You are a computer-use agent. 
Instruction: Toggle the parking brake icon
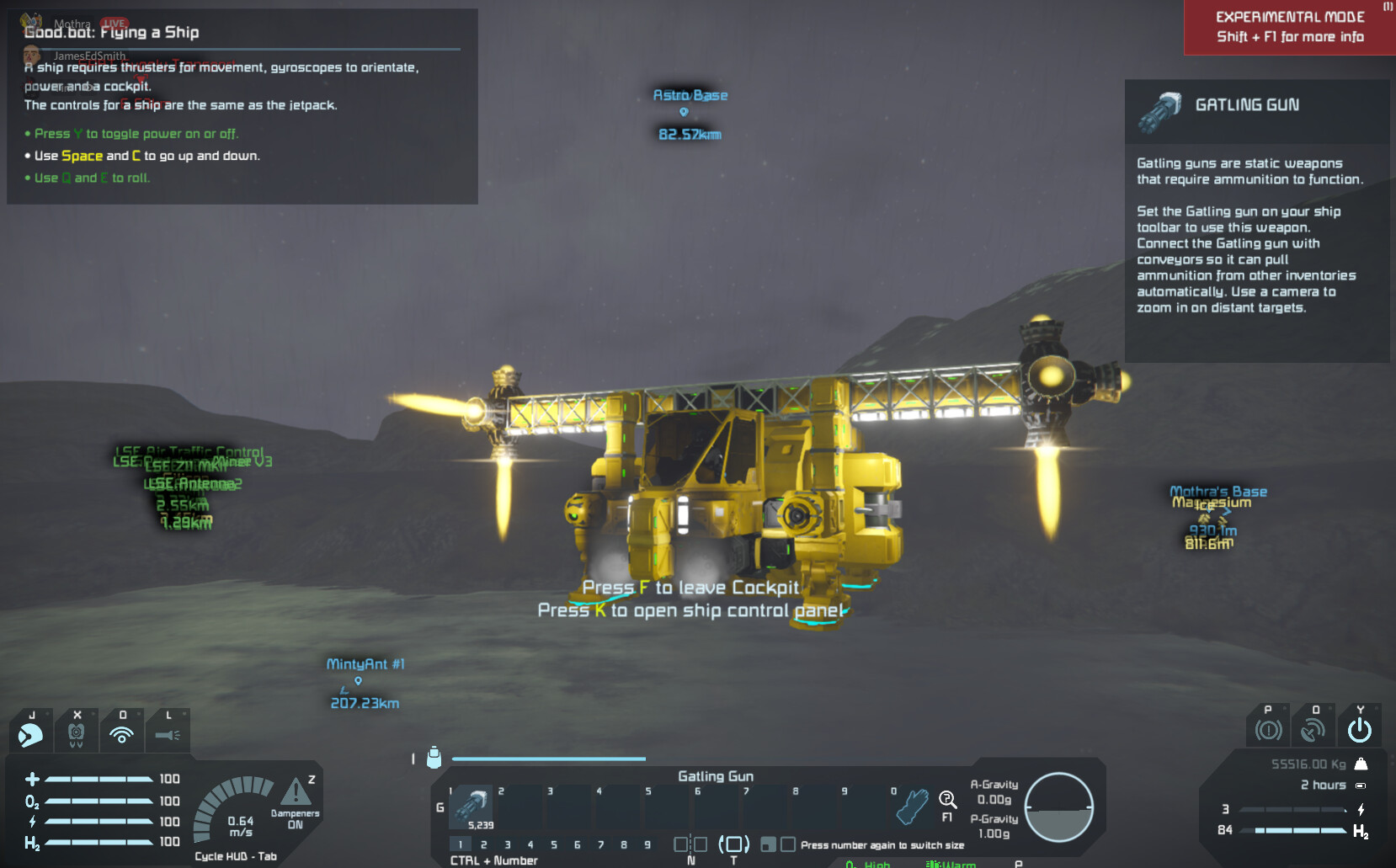(x=1268, y=730)
